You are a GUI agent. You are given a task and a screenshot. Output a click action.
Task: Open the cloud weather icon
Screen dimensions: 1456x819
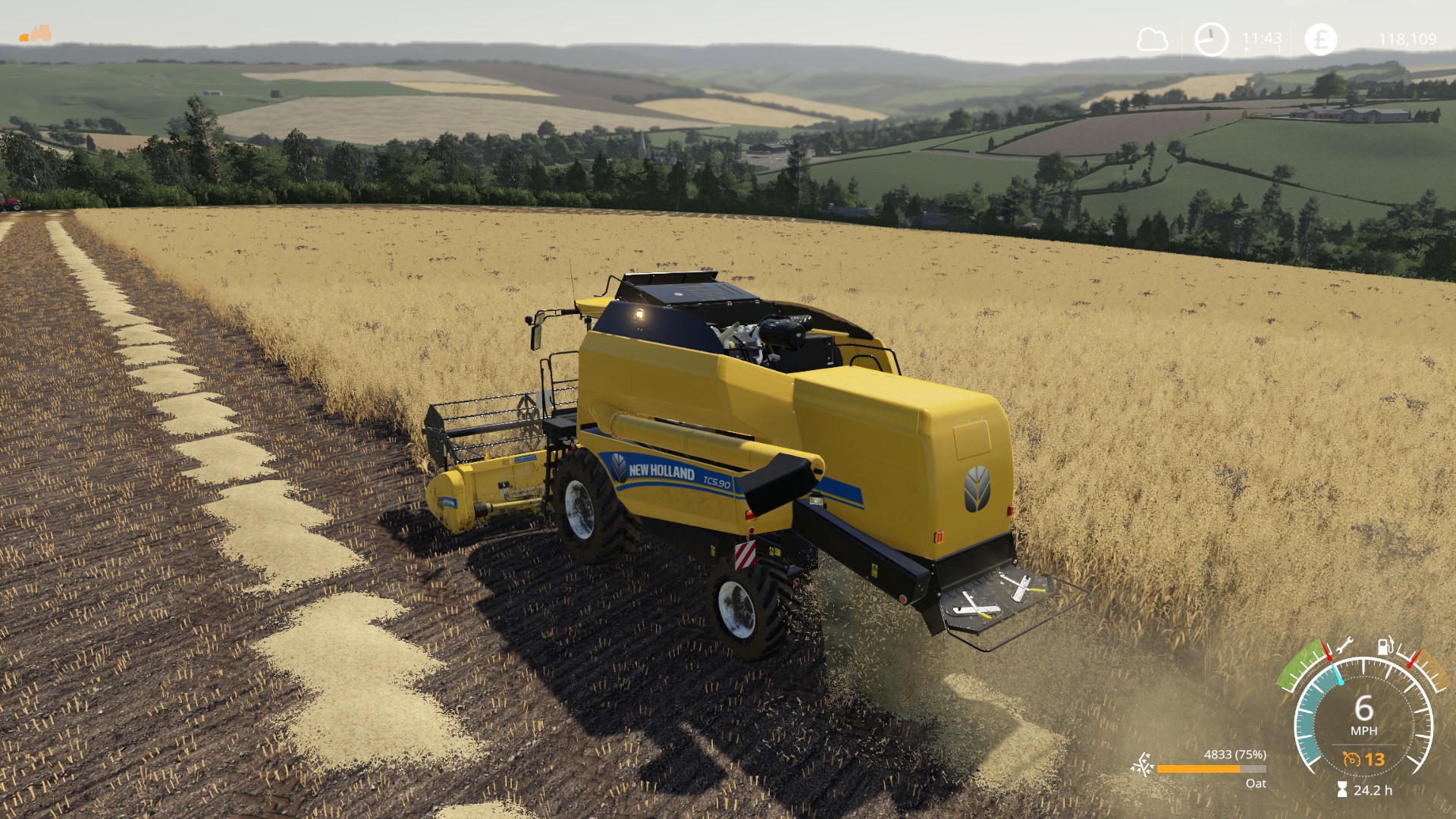point(1152,39)
